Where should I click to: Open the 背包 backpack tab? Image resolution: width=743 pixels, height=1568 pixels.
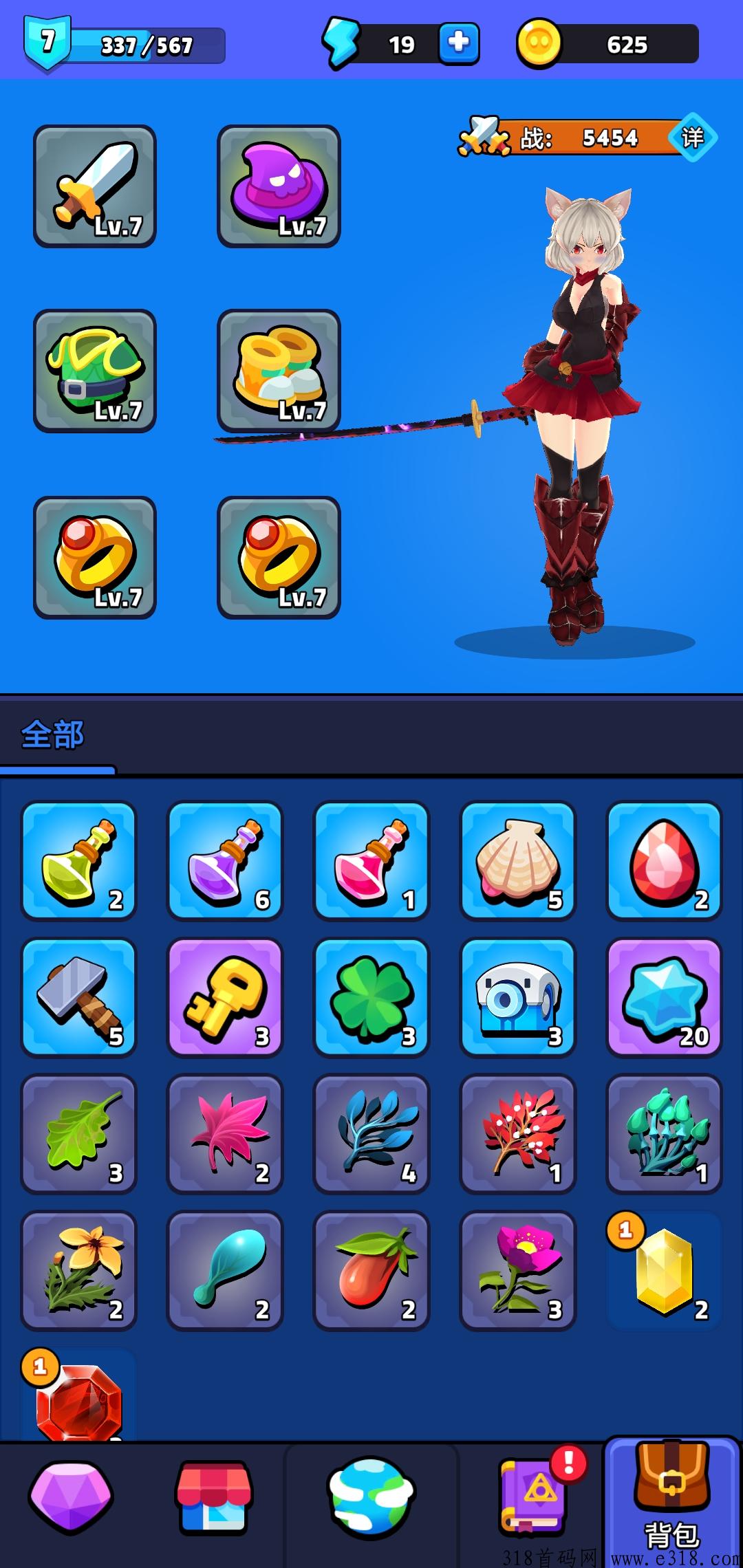(x=671, y=1503)
